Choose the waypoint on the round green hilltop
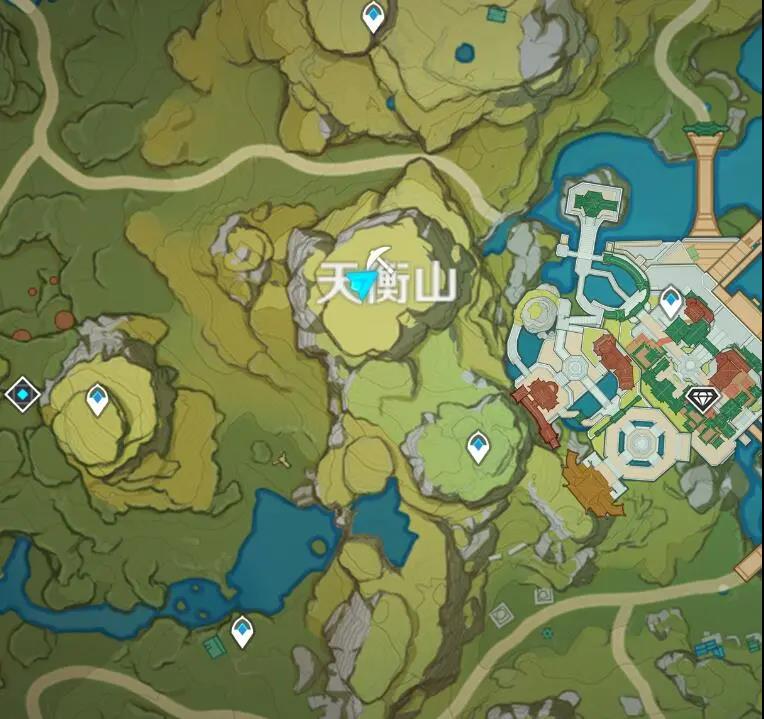Image resolution: width=764 pixels, height=719 pixels. coord(478,446)
